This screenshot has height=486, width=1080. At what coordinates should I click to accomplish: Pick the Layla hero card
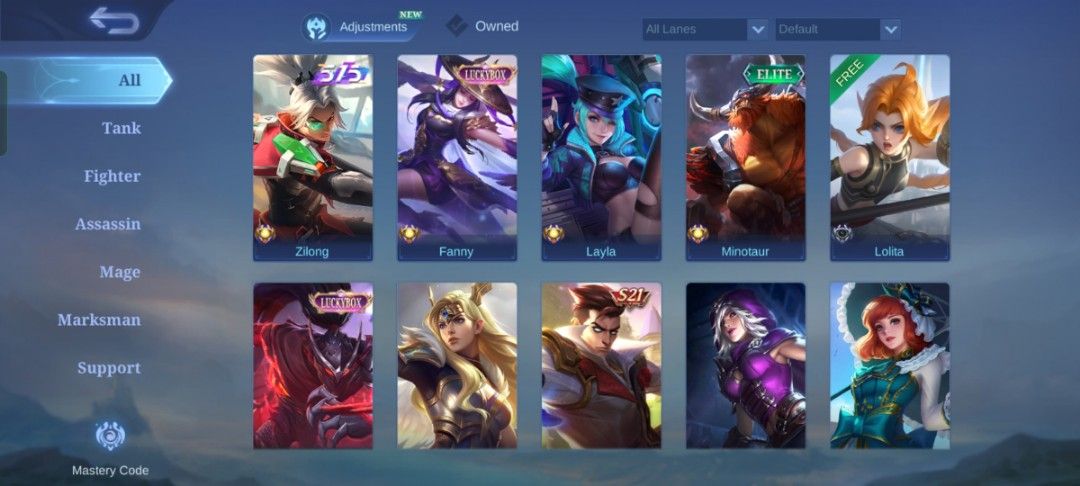pos(601,157)
